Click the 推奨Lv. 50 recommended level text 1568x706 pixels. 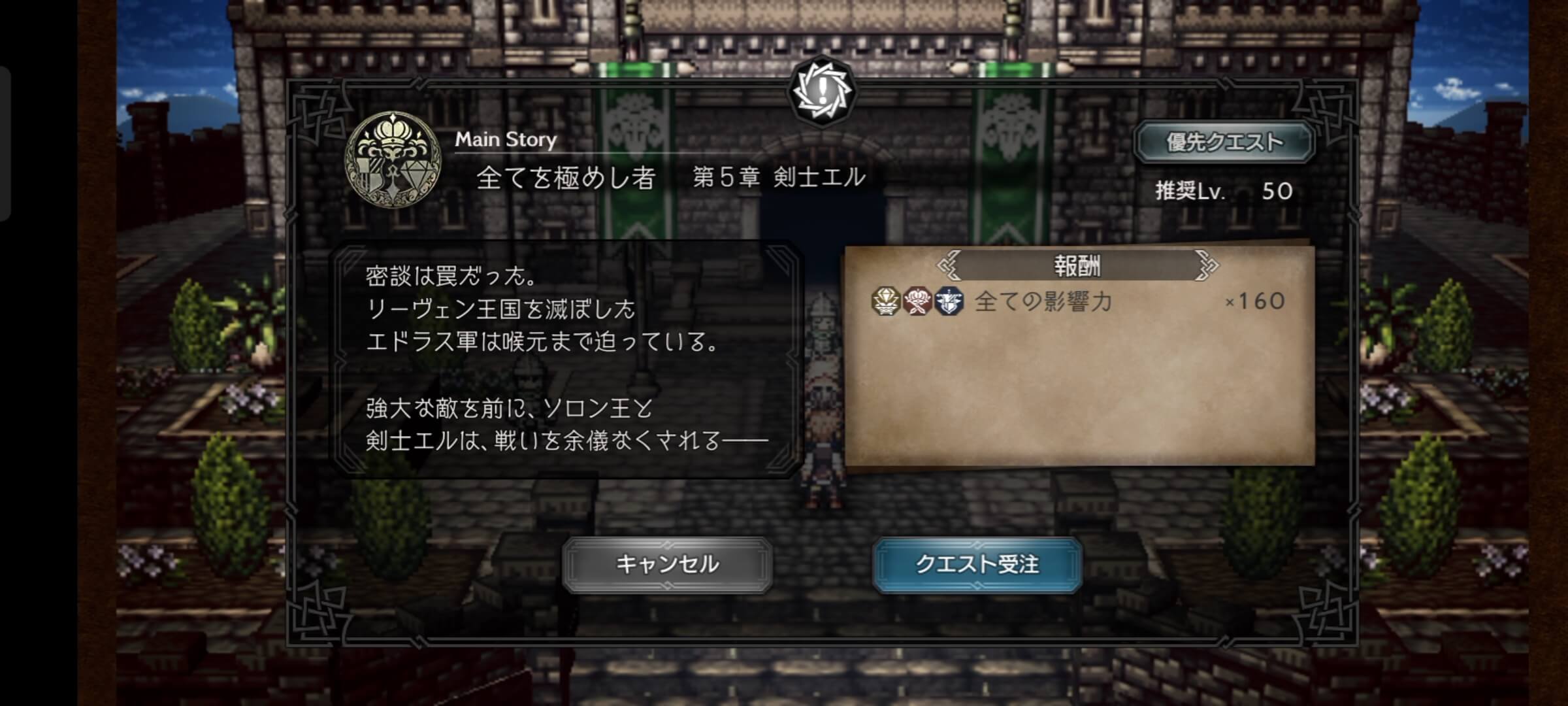click(1224, 190)
